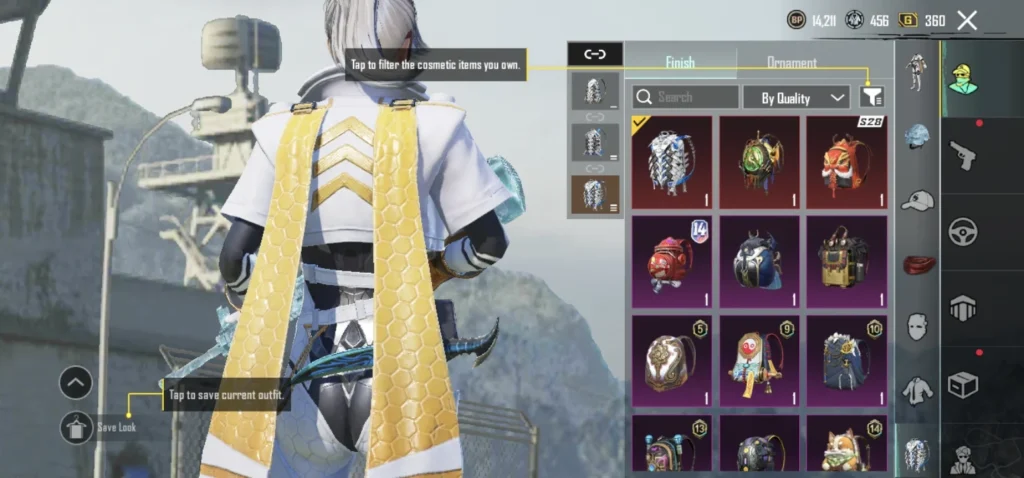Viewport: 1024px width, 478px height.
Task: Switch to the pistol weapons section
Action: coord(962,154)
